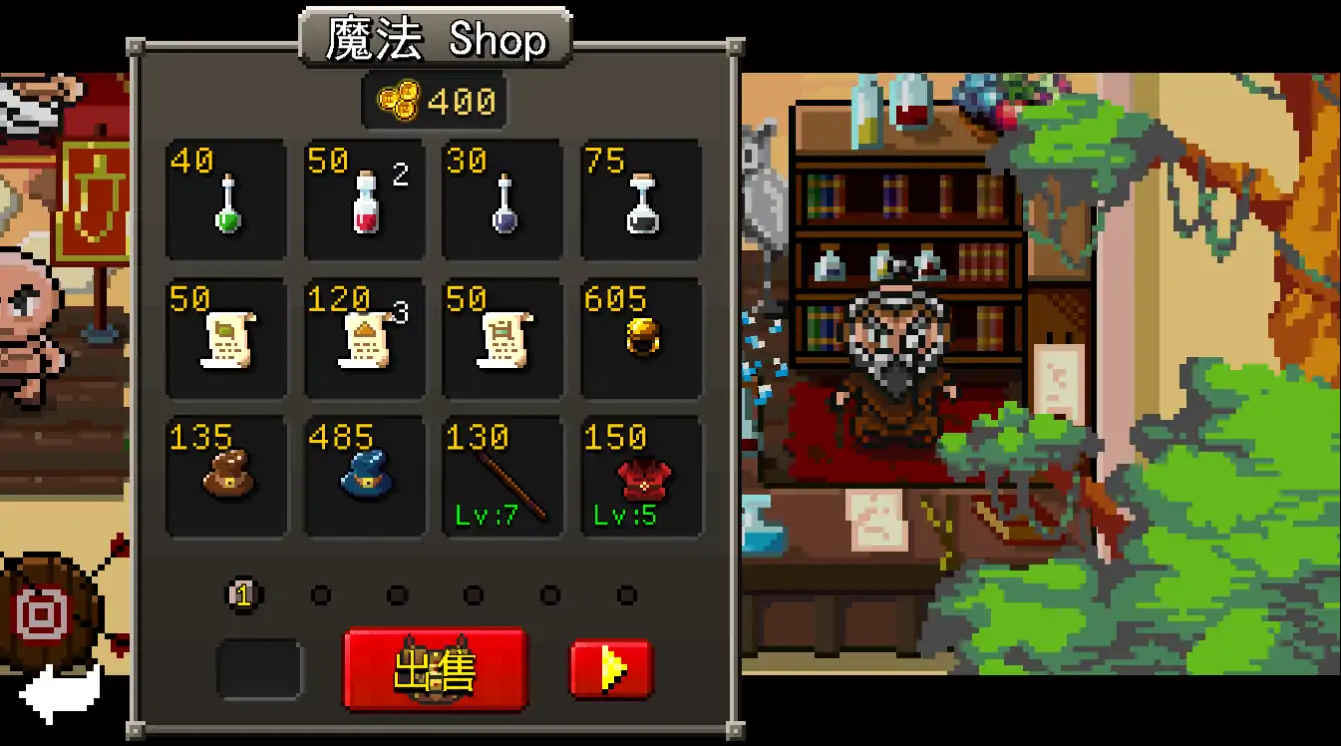The height and width of the screenshot is (746, 1341).
Task: Select the green potion priced 40
Action: pyautogui.click(x=226, y=200)
